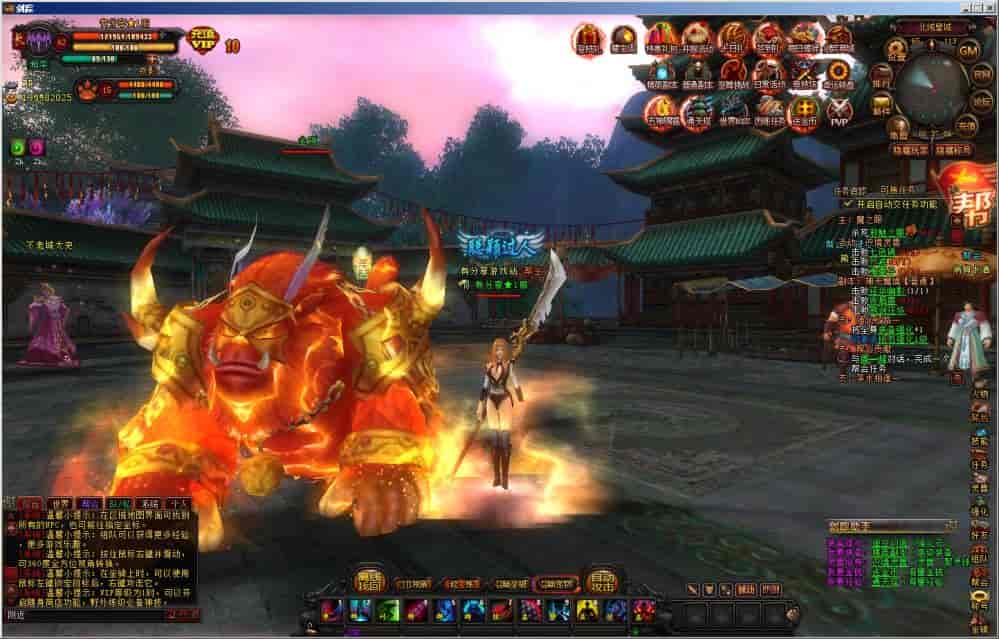
Task: Open the 世界BOSS event icon
Action: (733, 112)
